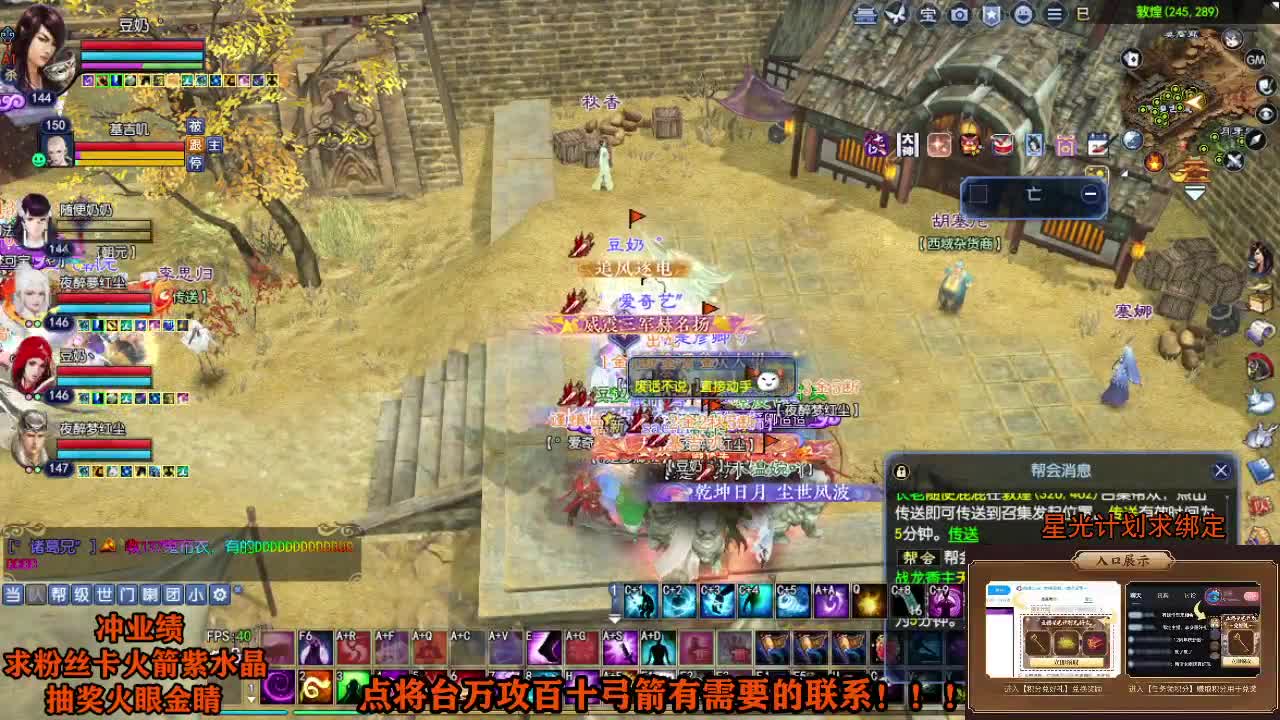The width and height of the screenshot is (1280, 720).
Task: Click the 立即领取 claim button in the popup
Action: tap(1066, 663)
